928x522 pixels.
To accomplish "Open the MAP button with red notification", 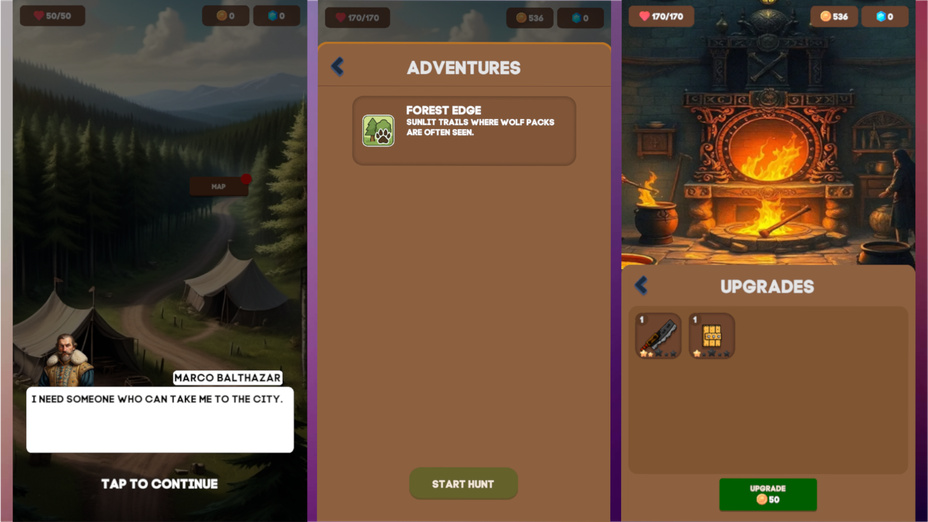I will pos(219,187).
